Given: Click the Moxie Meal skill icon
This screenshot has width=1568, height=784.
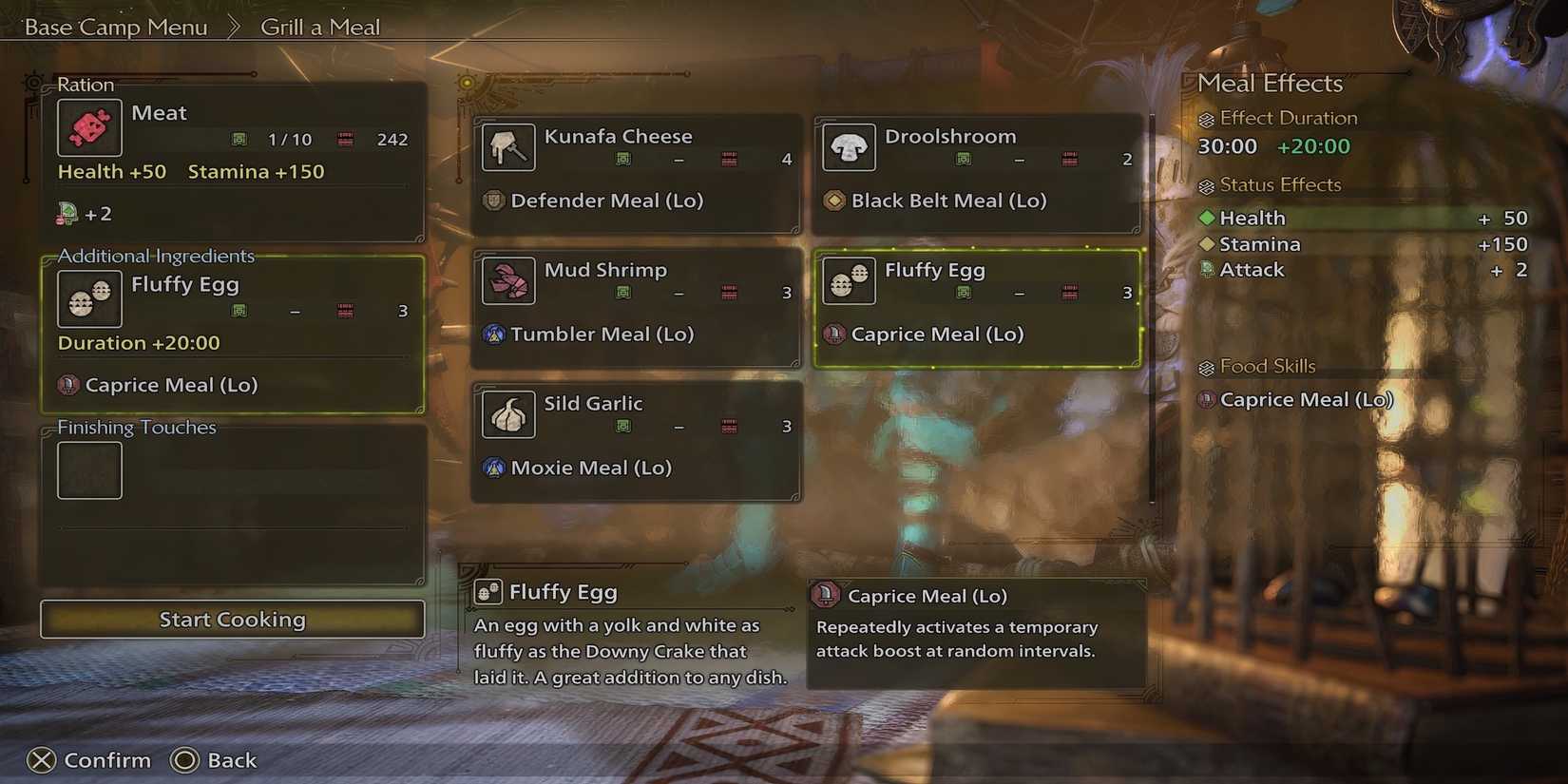Looking at the screenshot, I should click(493, 468).
